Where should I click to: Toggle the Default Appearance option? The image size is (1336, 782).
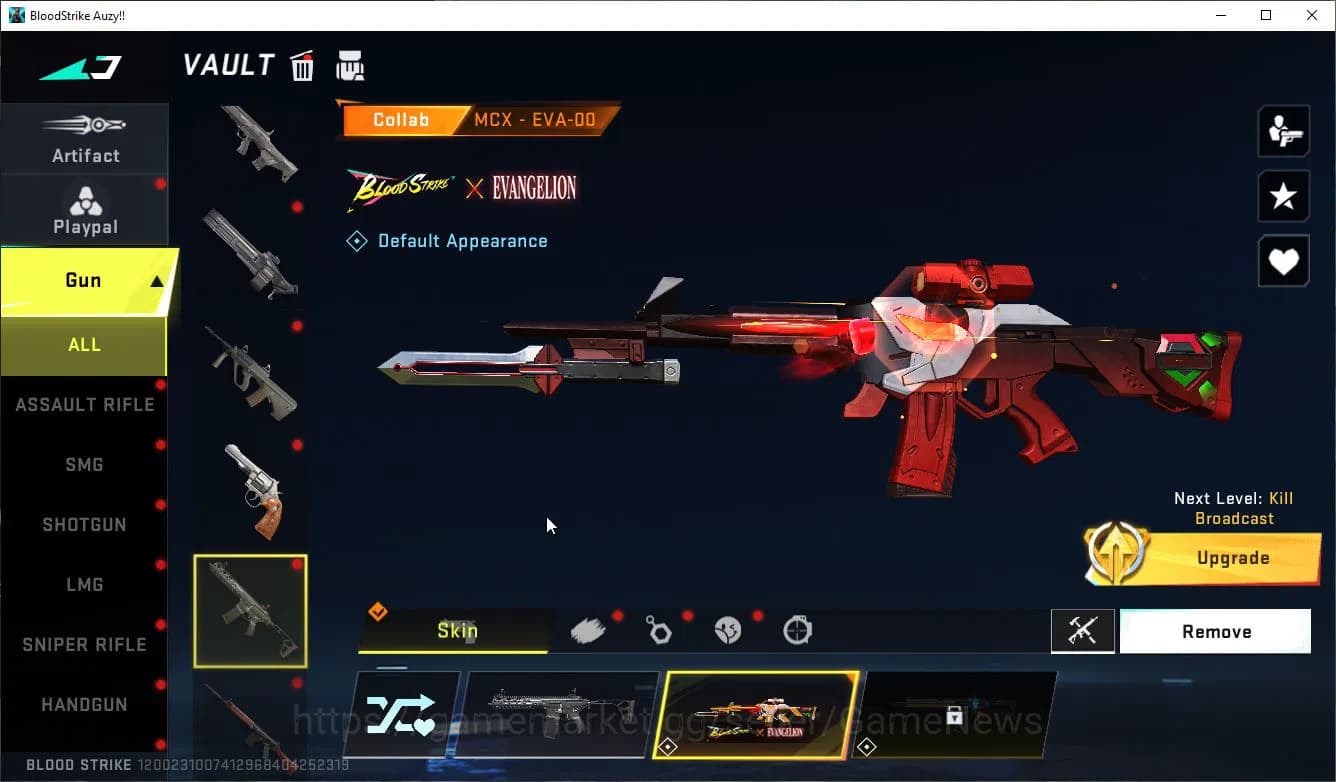pyautogui.click(x=447, y=240)
